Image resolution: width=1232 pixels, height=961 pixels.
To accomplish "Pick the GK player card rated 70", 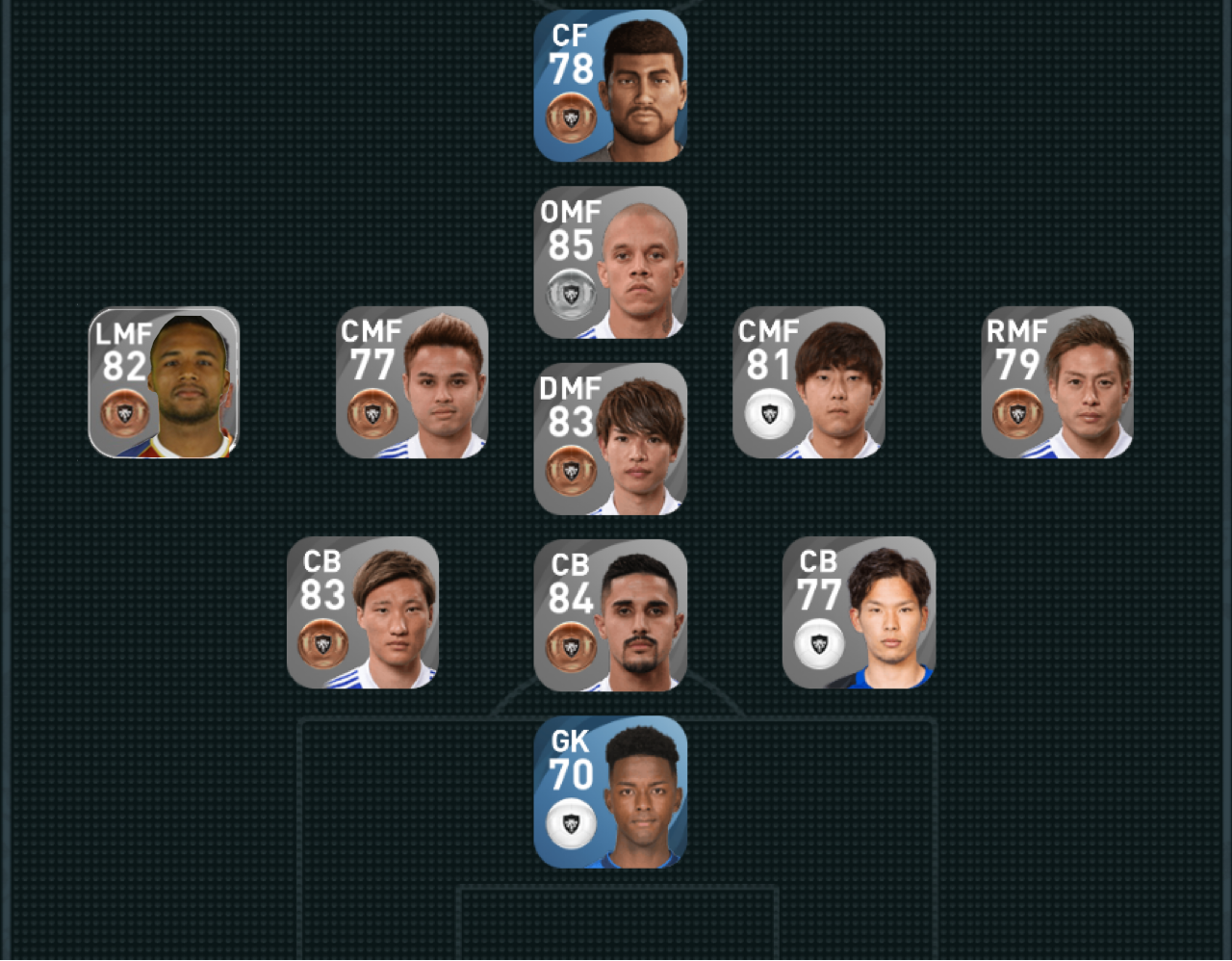I will (x=610, y=792).
